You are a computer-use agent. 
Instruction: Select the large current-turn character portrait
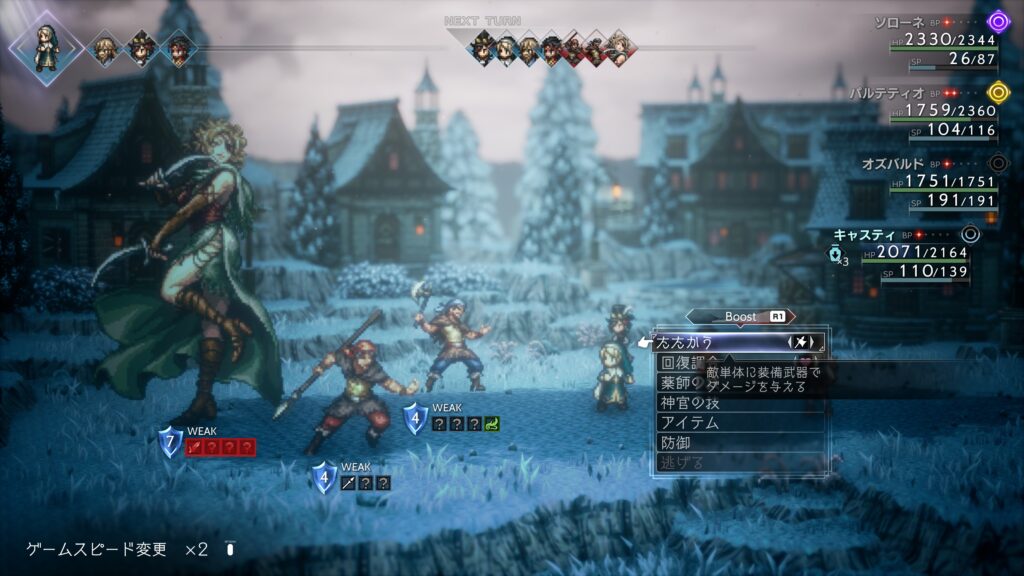[x=45, y=47]
